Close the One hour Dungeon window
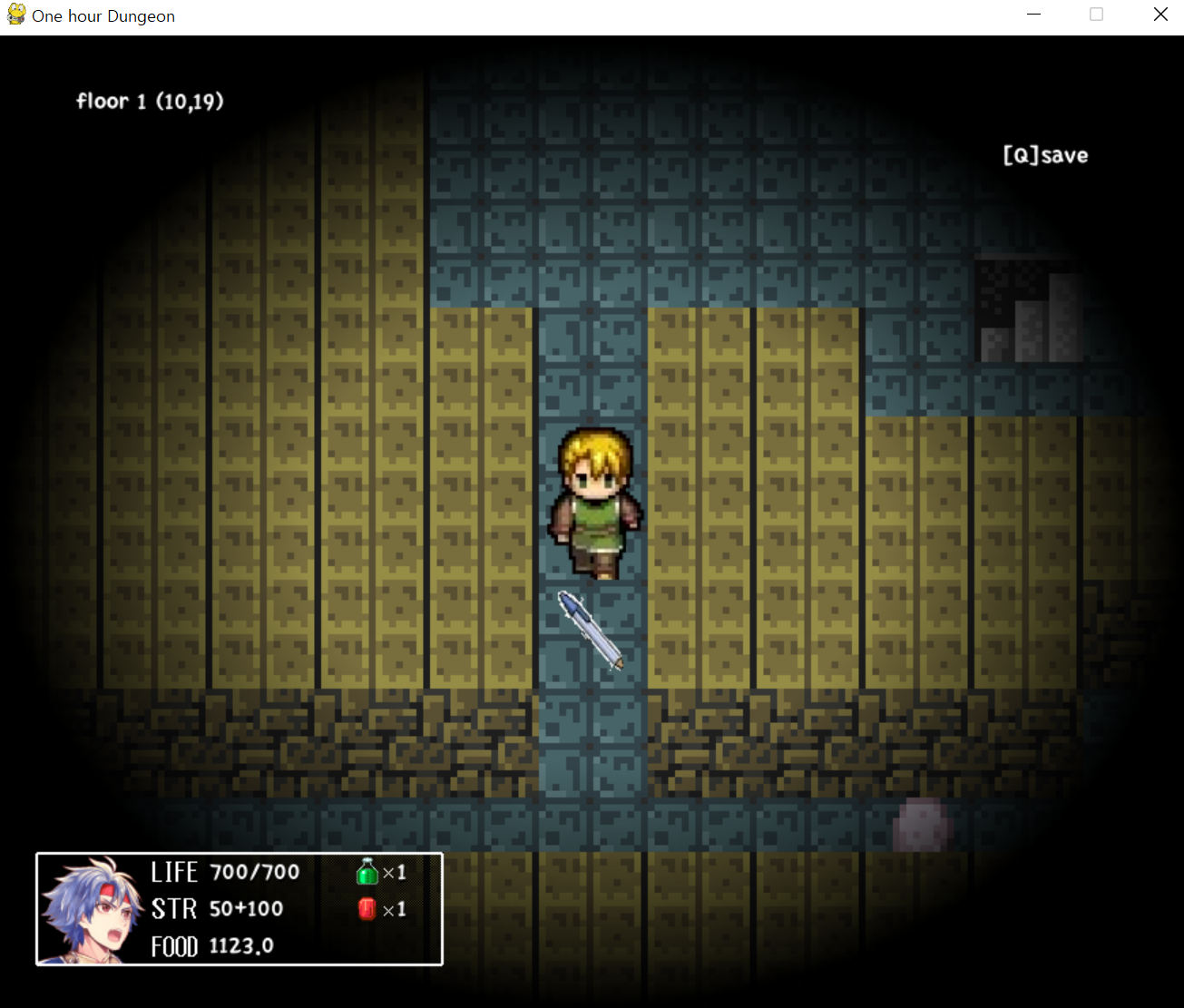The image size is (1184, 1008). tap(1160, 15)
